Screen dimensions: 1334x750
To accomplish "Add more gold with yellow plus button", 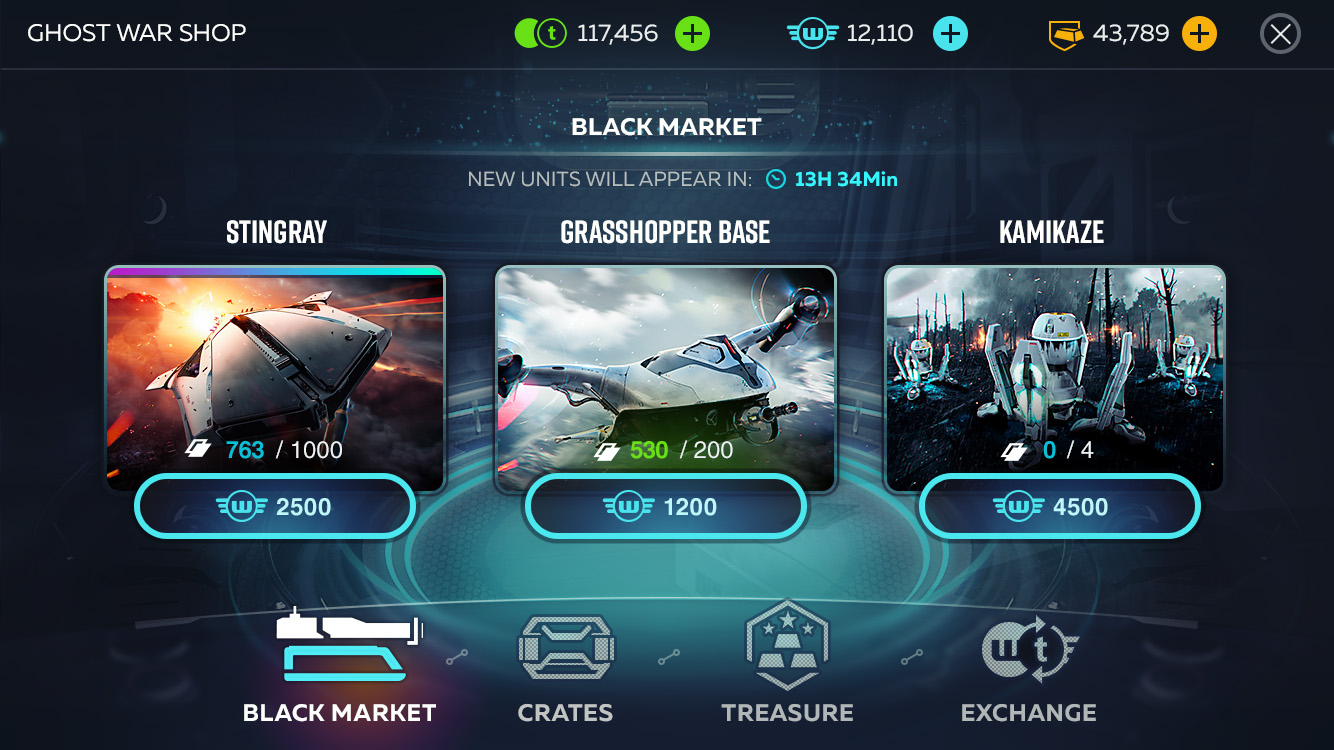I will tap(1199, 34).
